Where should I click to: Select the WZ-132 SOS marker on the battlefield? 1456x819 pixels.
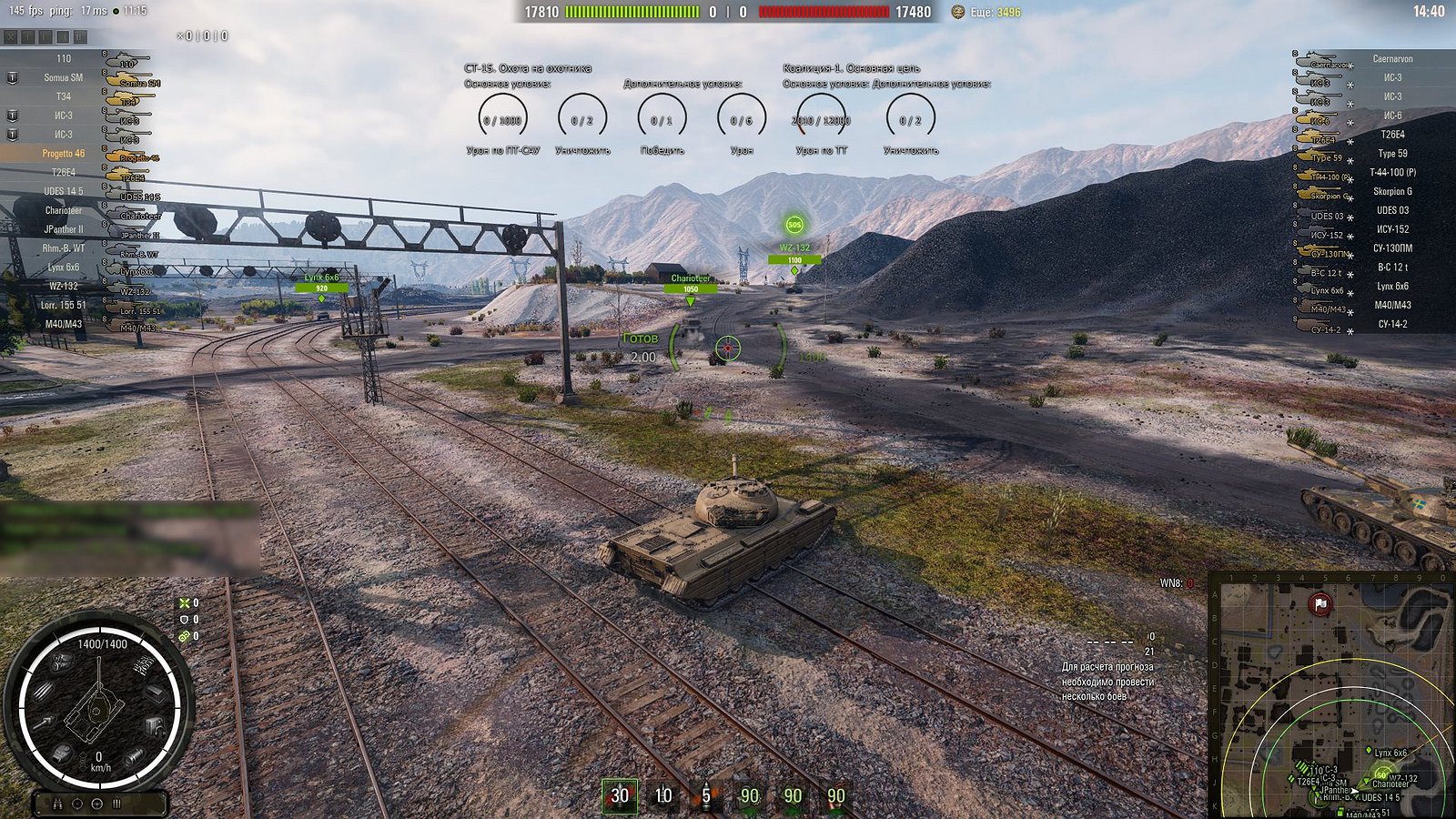(x=794, y=225)
